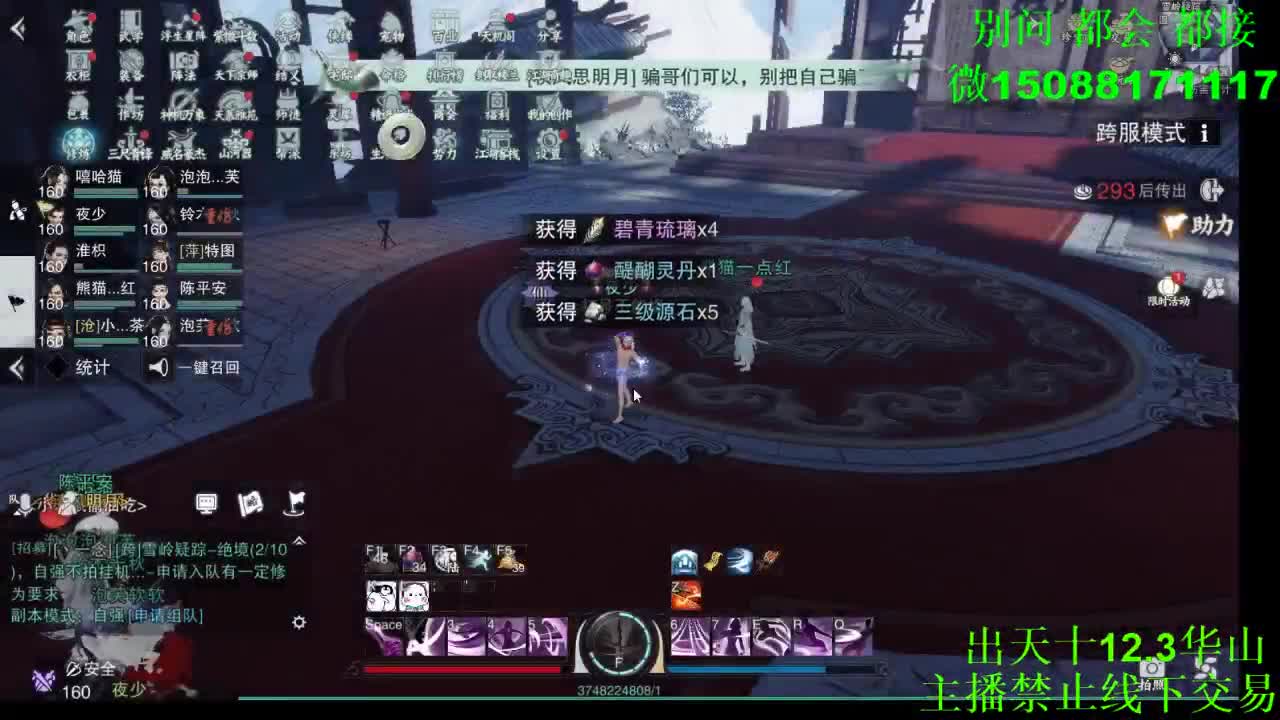Open the 宠物 (Pet) panel icon

pos(391,25)
